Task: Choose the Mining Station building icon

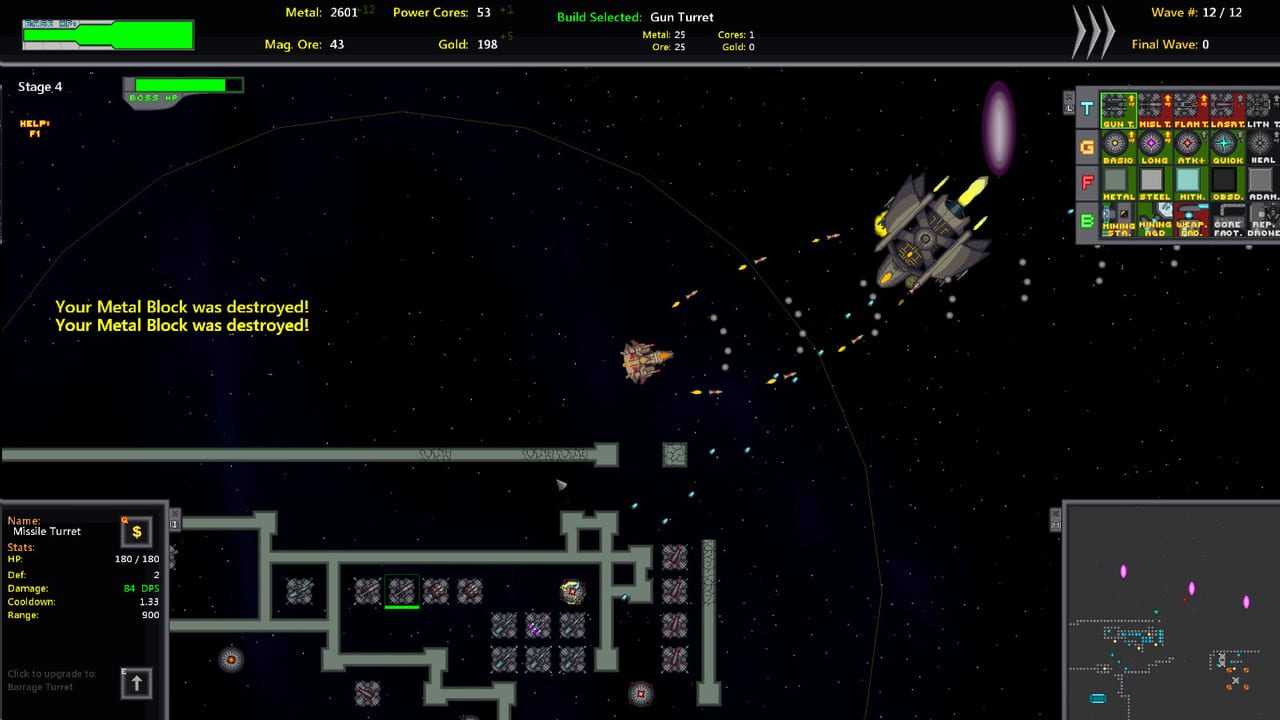Action: tap(1117, 219)
